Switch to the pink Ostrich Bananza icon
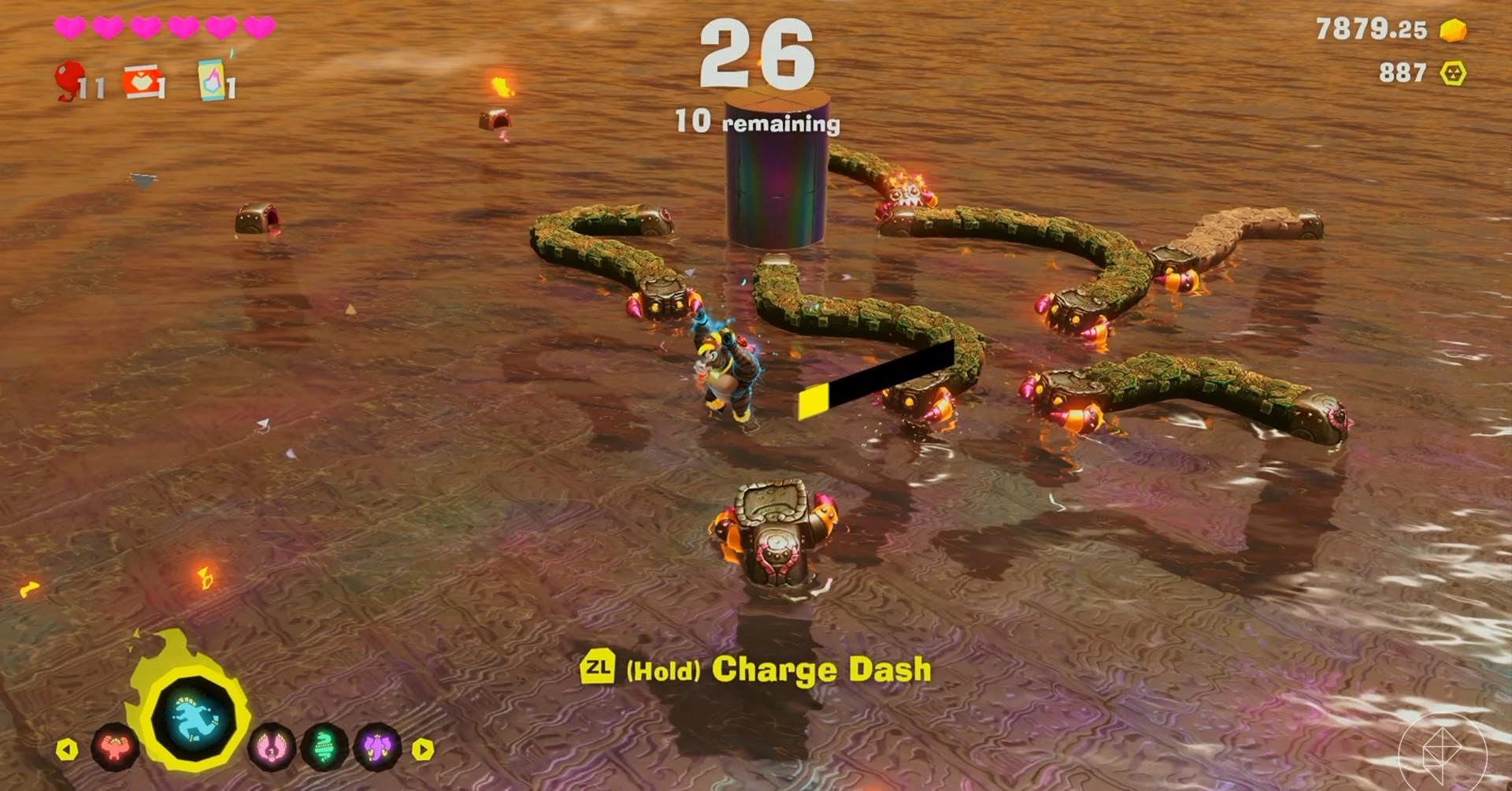1512x791 pixels. tap(272, 746)
